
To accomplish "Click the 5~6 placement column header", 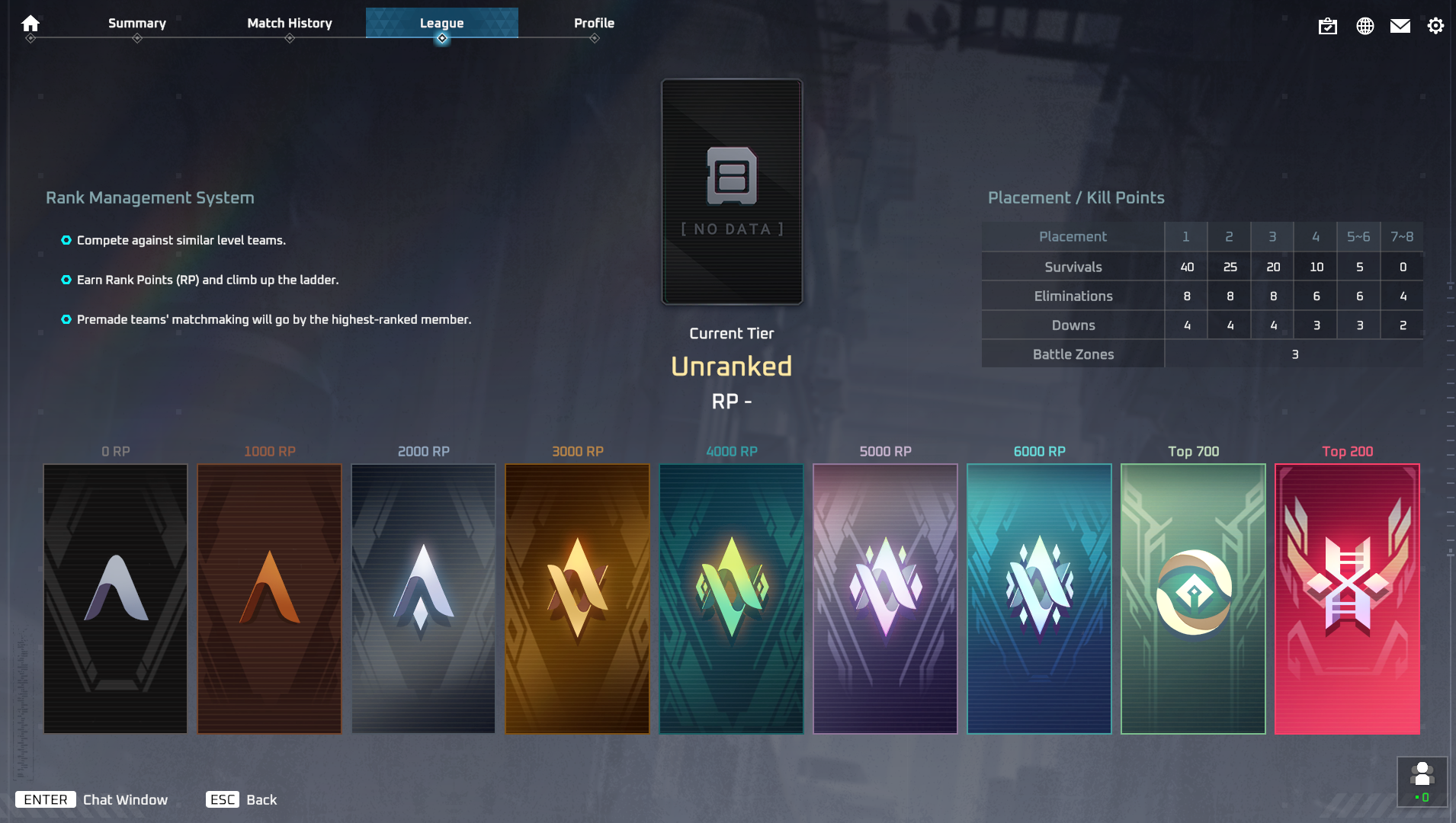I will tap(1358, 236).
